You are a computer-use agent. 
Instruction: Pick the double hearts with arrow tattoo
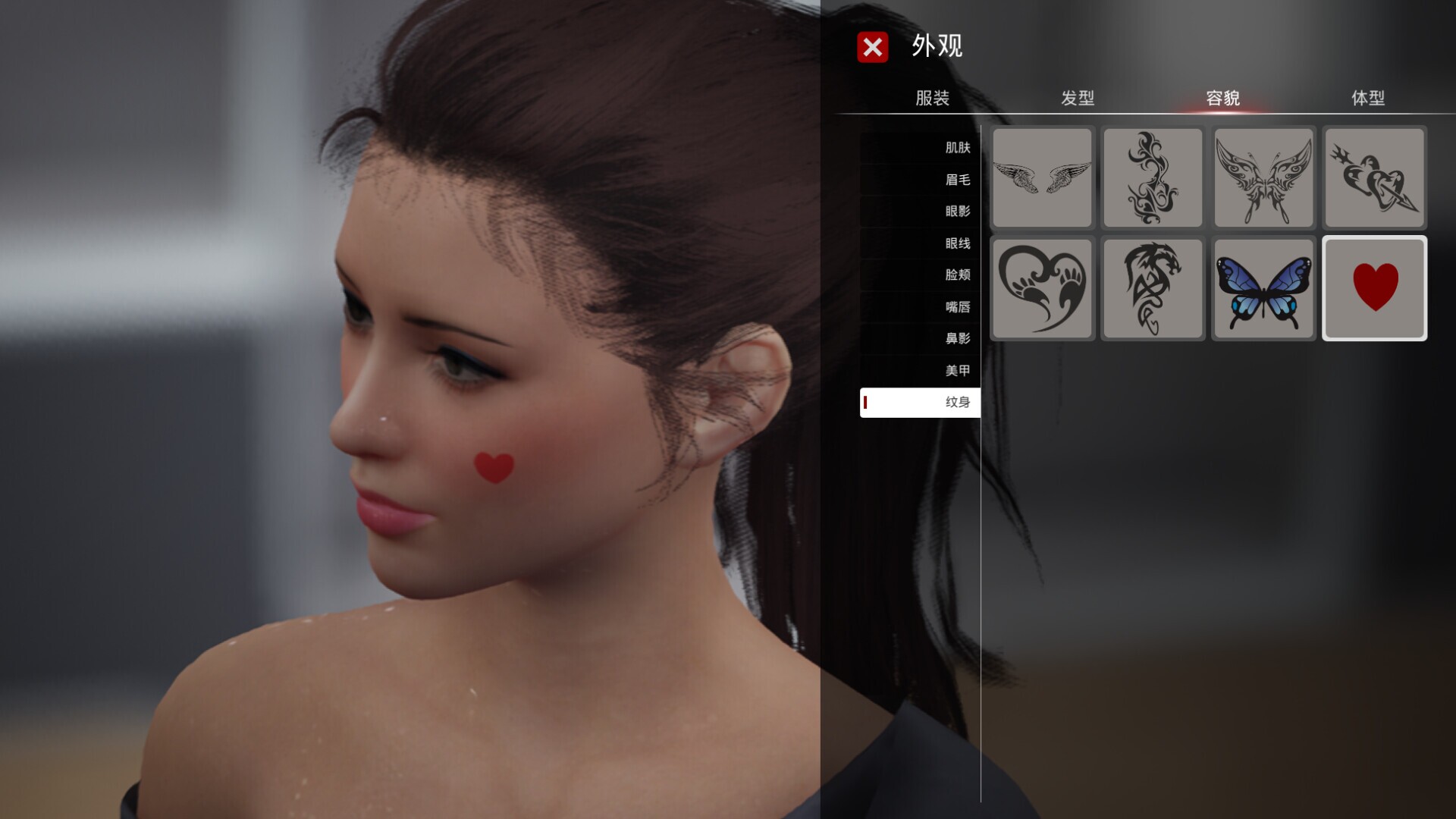point(1374,177)
